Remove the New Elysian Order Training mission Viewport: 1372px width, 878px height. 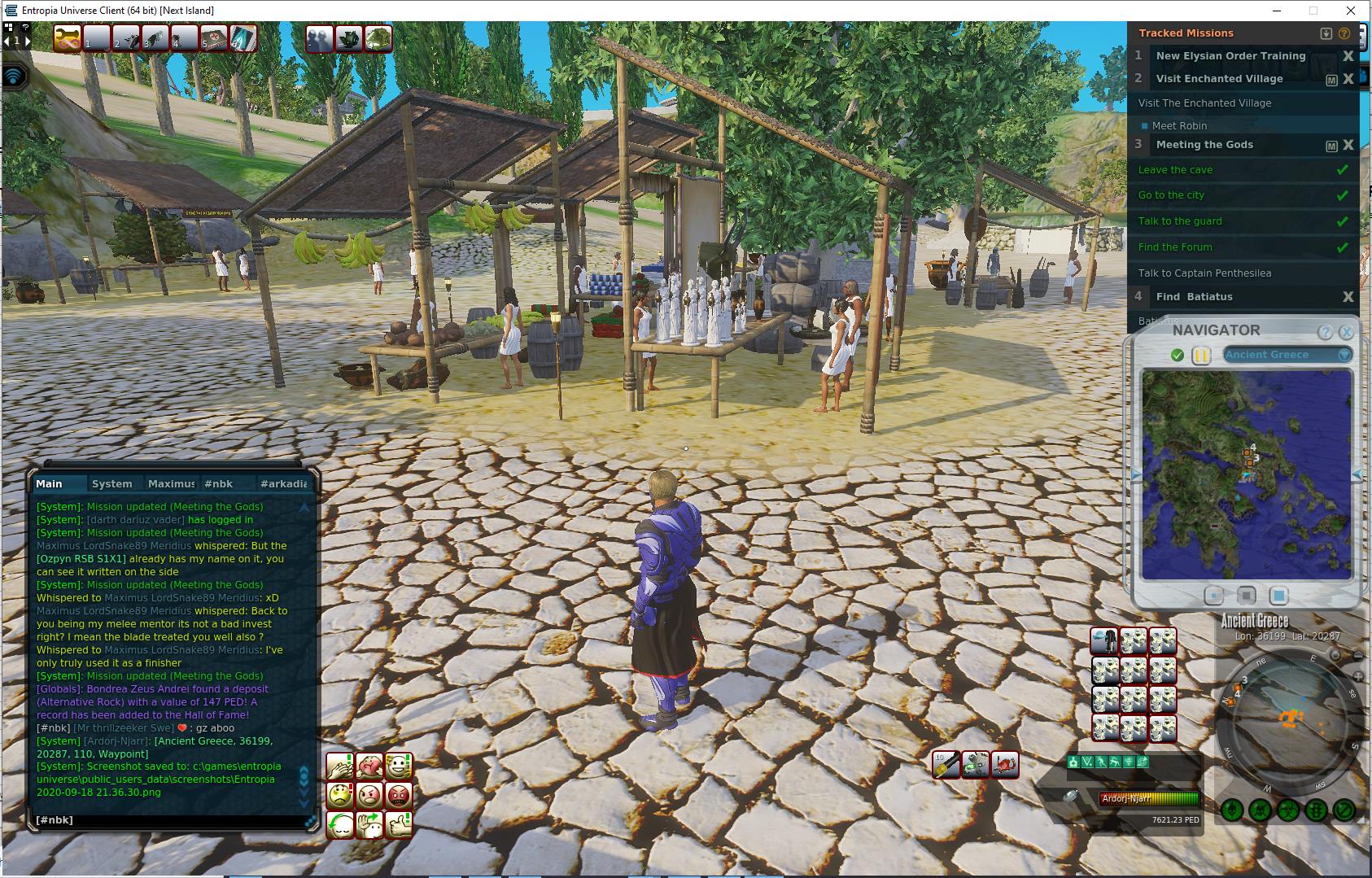point(1348,56)
